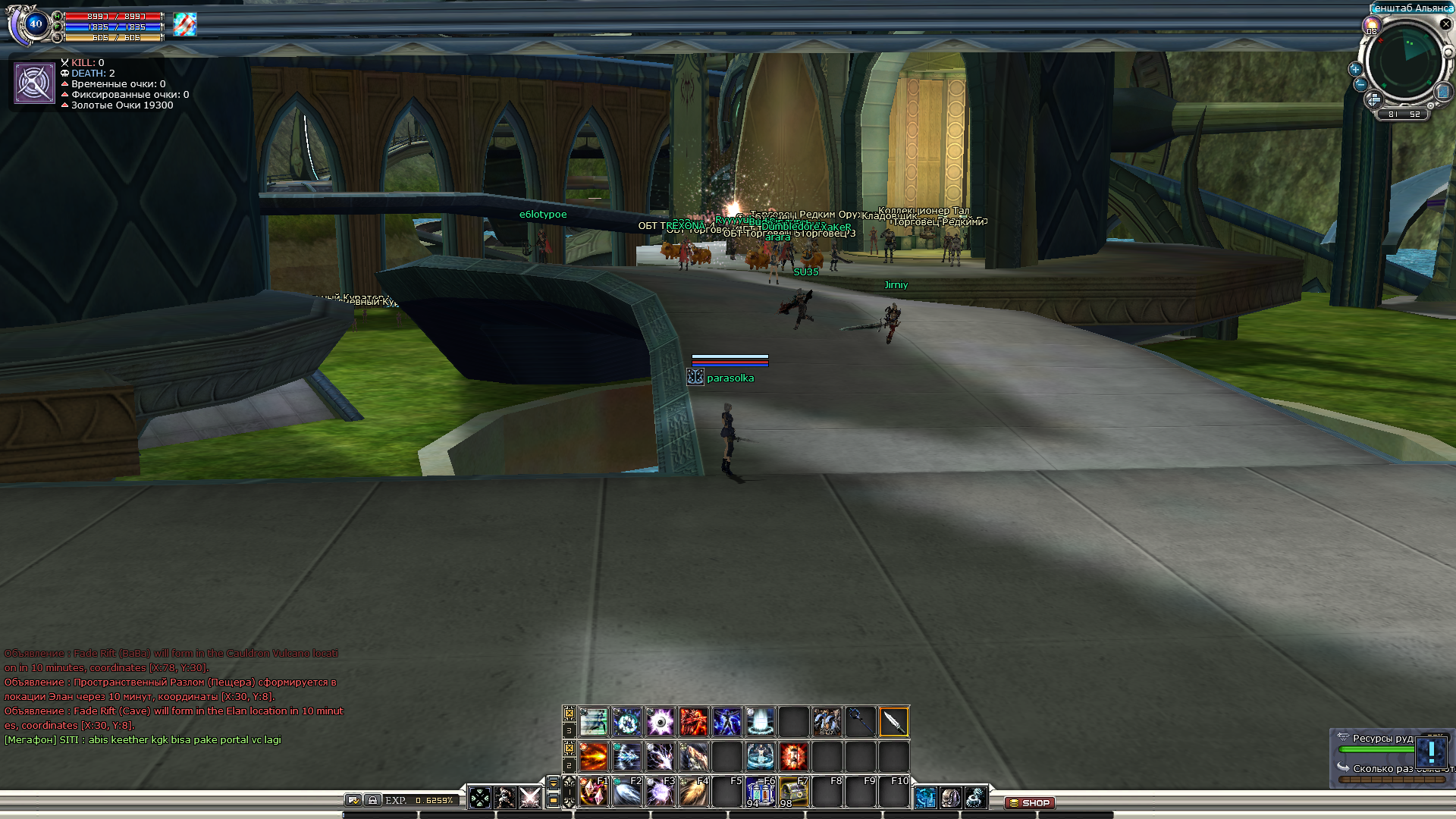The image size is (1456, 819).
Task: Open the helmet icon right of hotbar
Action: (950, 798)
